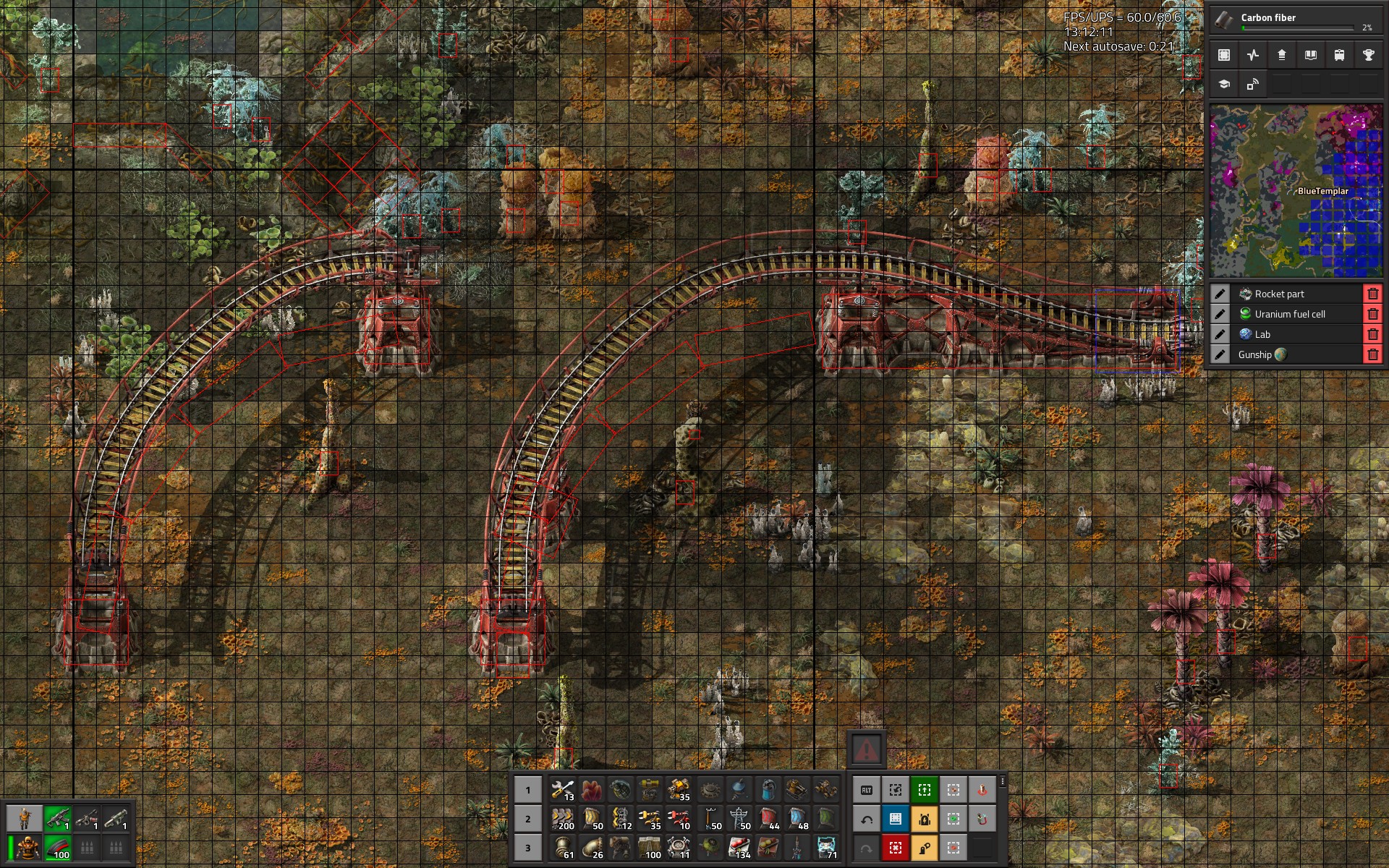This screenshot has width=1389, height=868.
Task: Expand the shortcut bar ellipsis menu
Action: pos(1003,782)
